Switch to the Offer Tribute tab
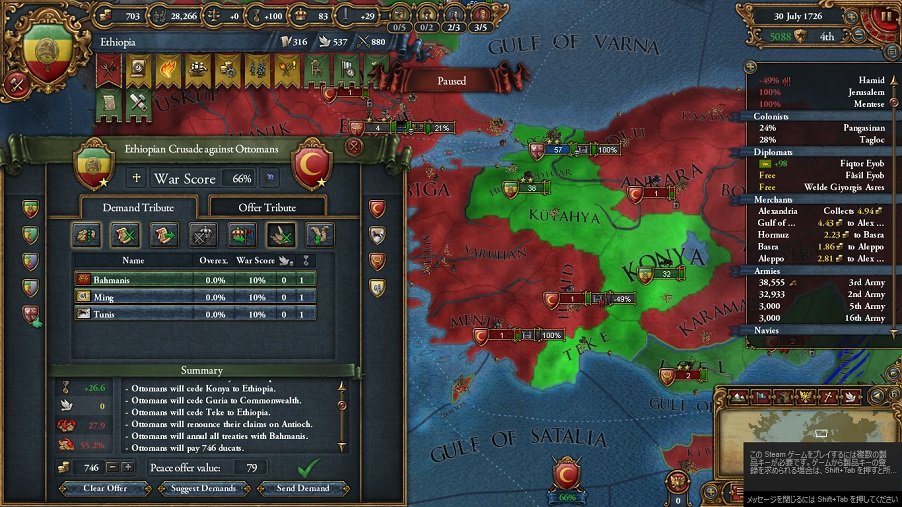This screenshot has width=902, height=507. point(266,207)
